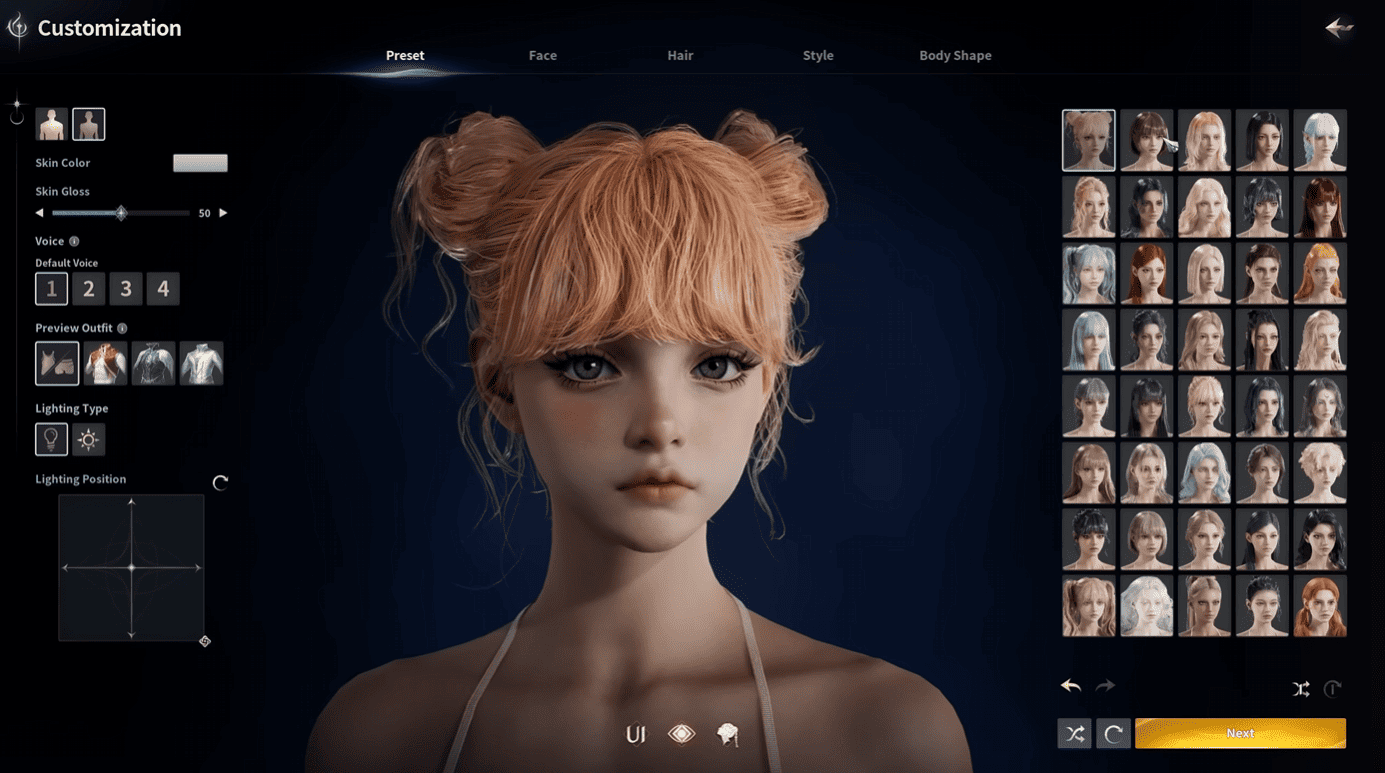This screenshot has width=1385, height=773.
Task: Click the yellow Next button
Action: [x=1240, y=733]
